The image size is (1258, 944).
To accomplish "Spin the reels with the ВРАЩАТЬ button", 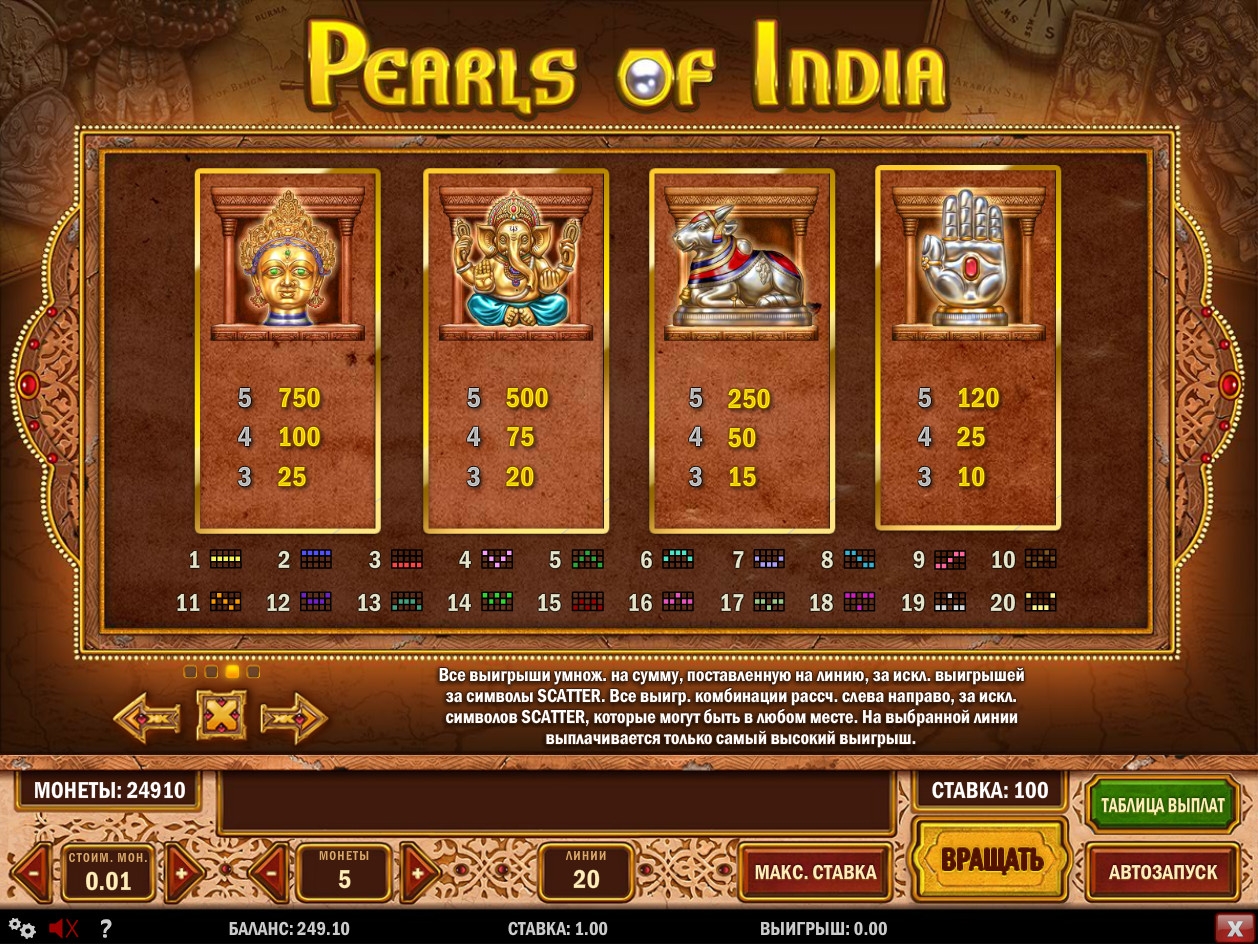I will (991, 859).
